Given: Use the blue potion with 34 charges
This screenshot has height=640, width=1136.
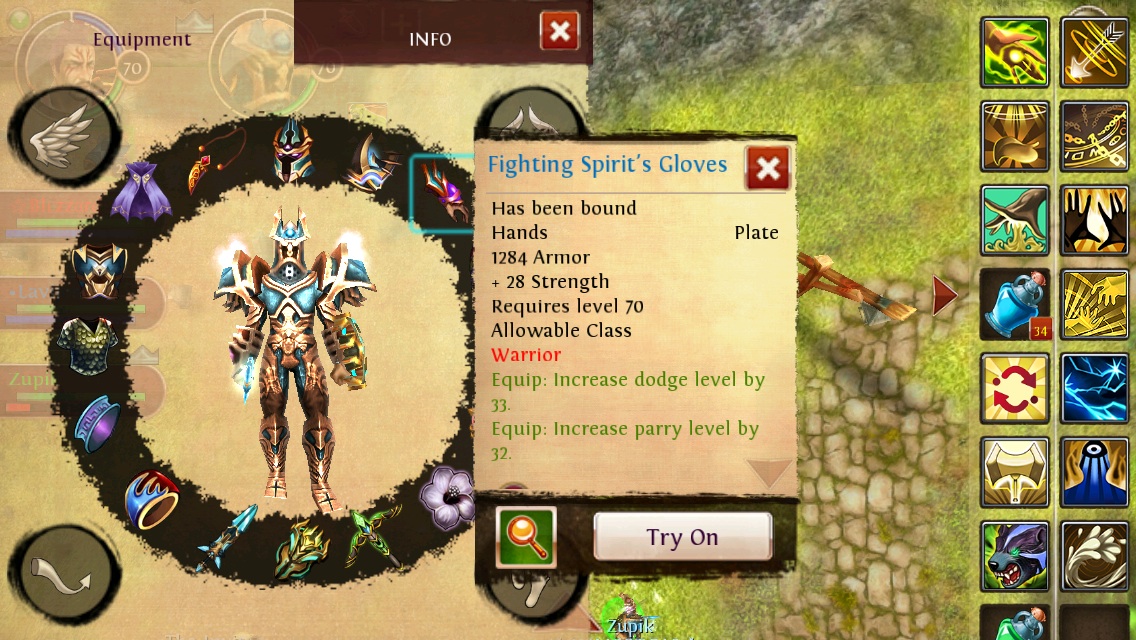Looking at the screenshot, I should (x=1015, y=304).
